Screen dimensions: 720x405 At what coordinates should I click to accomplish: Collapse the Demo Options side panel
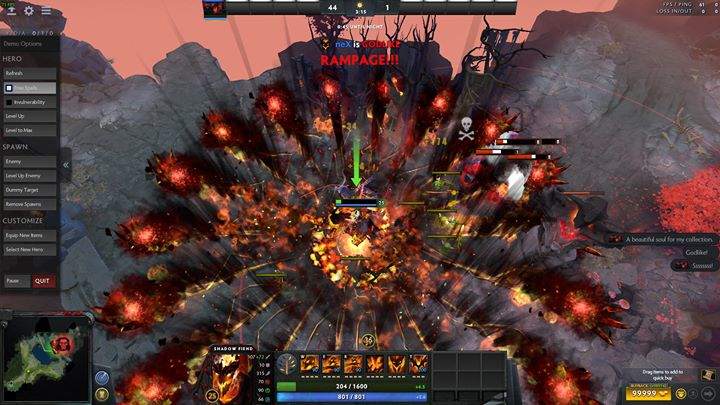click(x=65, y=164)
